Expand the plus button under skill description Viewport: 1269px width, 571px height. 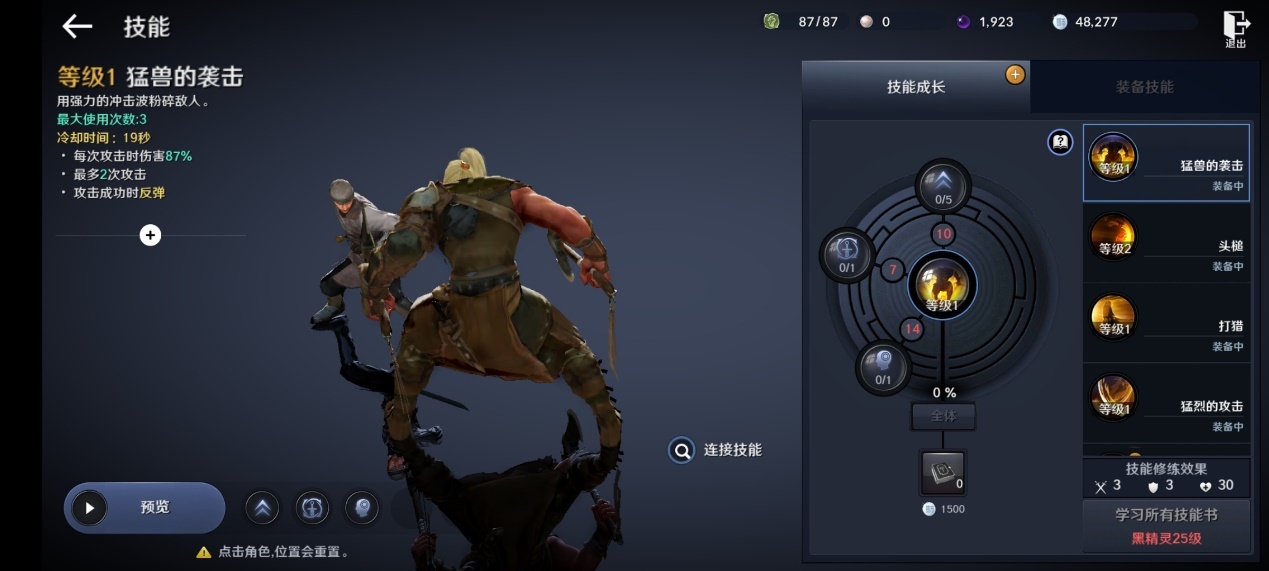(x=150, y=235)
